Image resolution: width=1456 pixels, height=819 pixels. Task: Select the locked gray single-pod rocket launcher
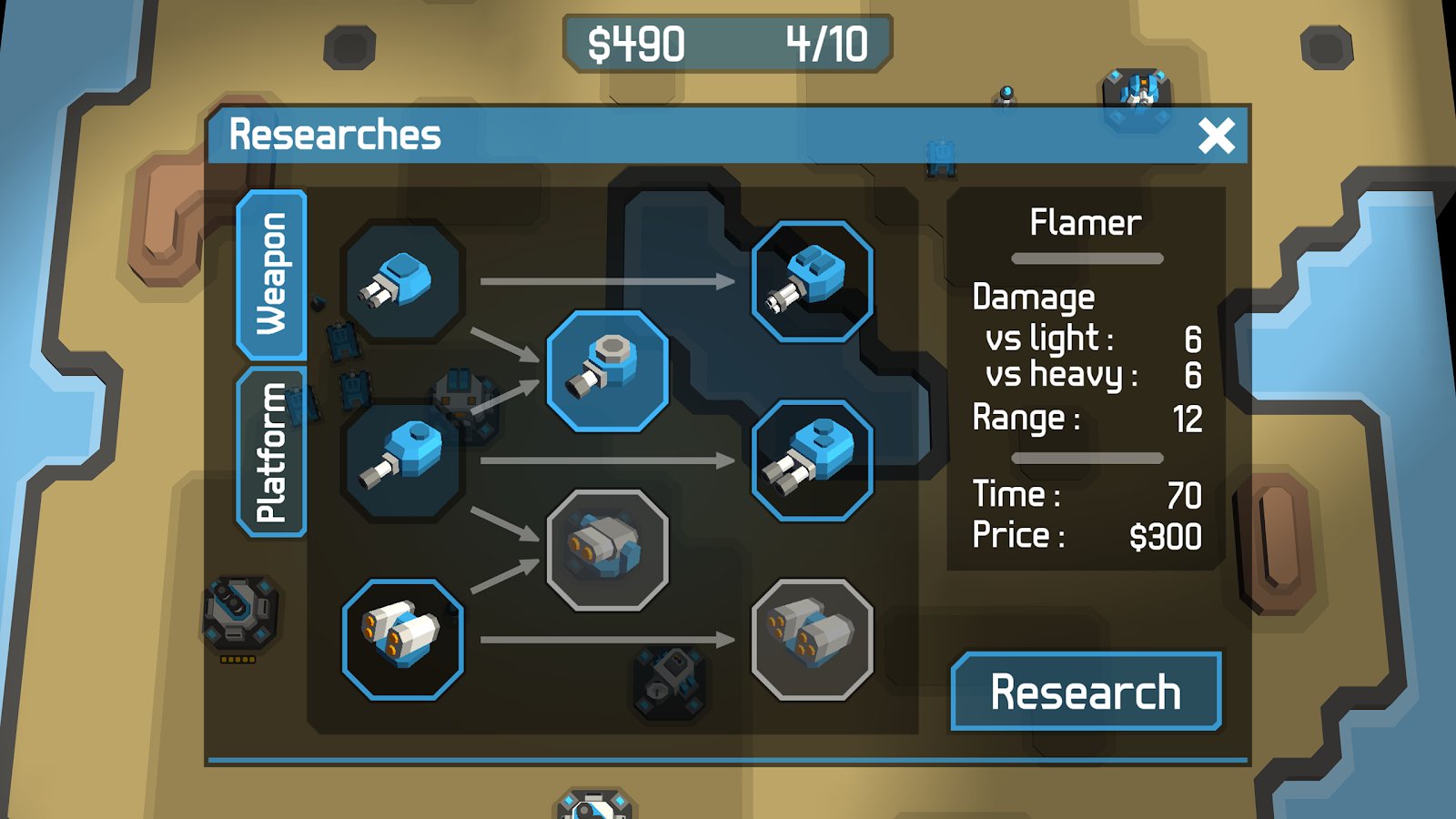pos(607,550)
